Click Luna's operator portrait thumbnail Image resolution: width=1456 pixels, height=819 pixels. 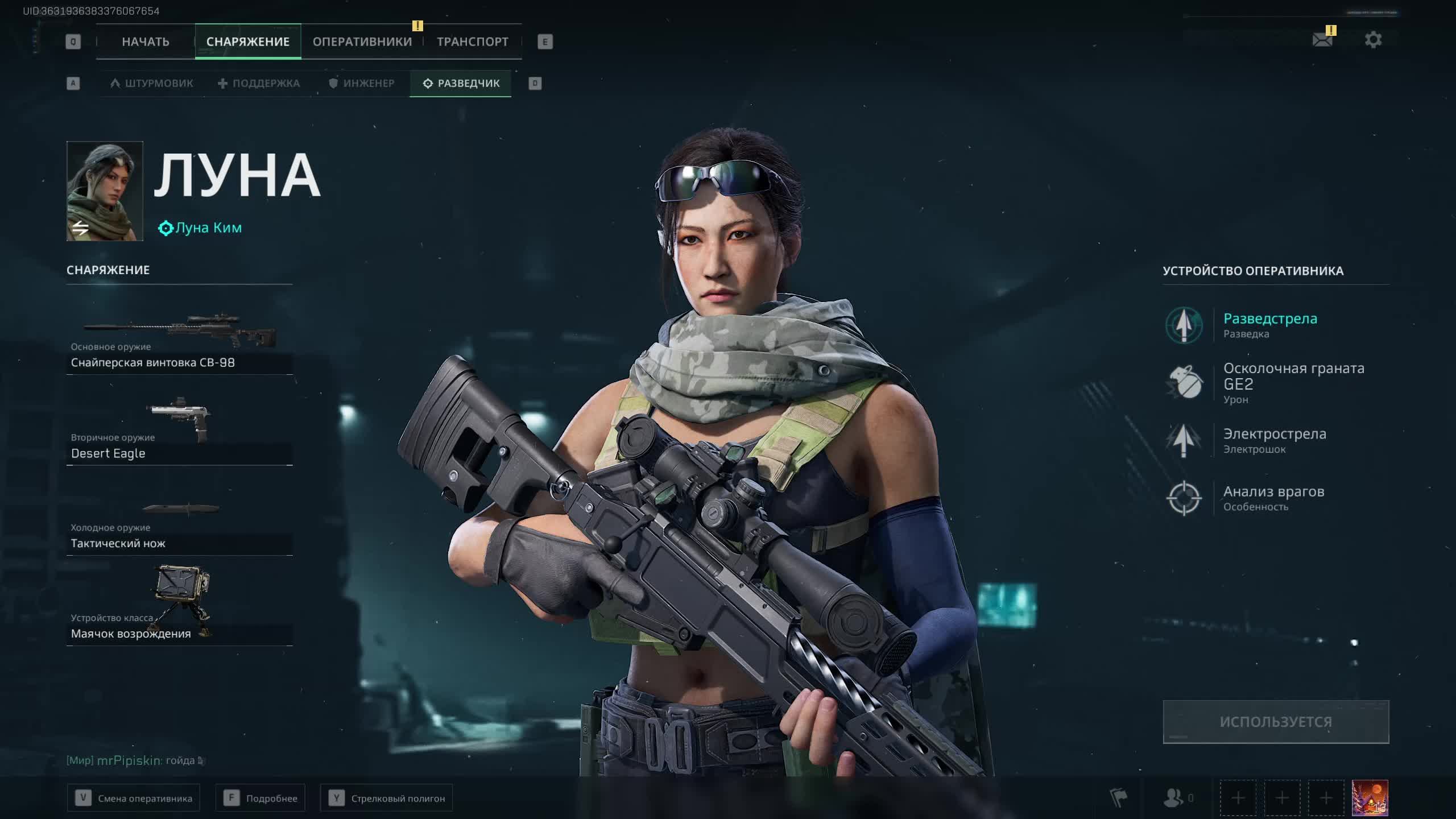[x=105, y=191]
